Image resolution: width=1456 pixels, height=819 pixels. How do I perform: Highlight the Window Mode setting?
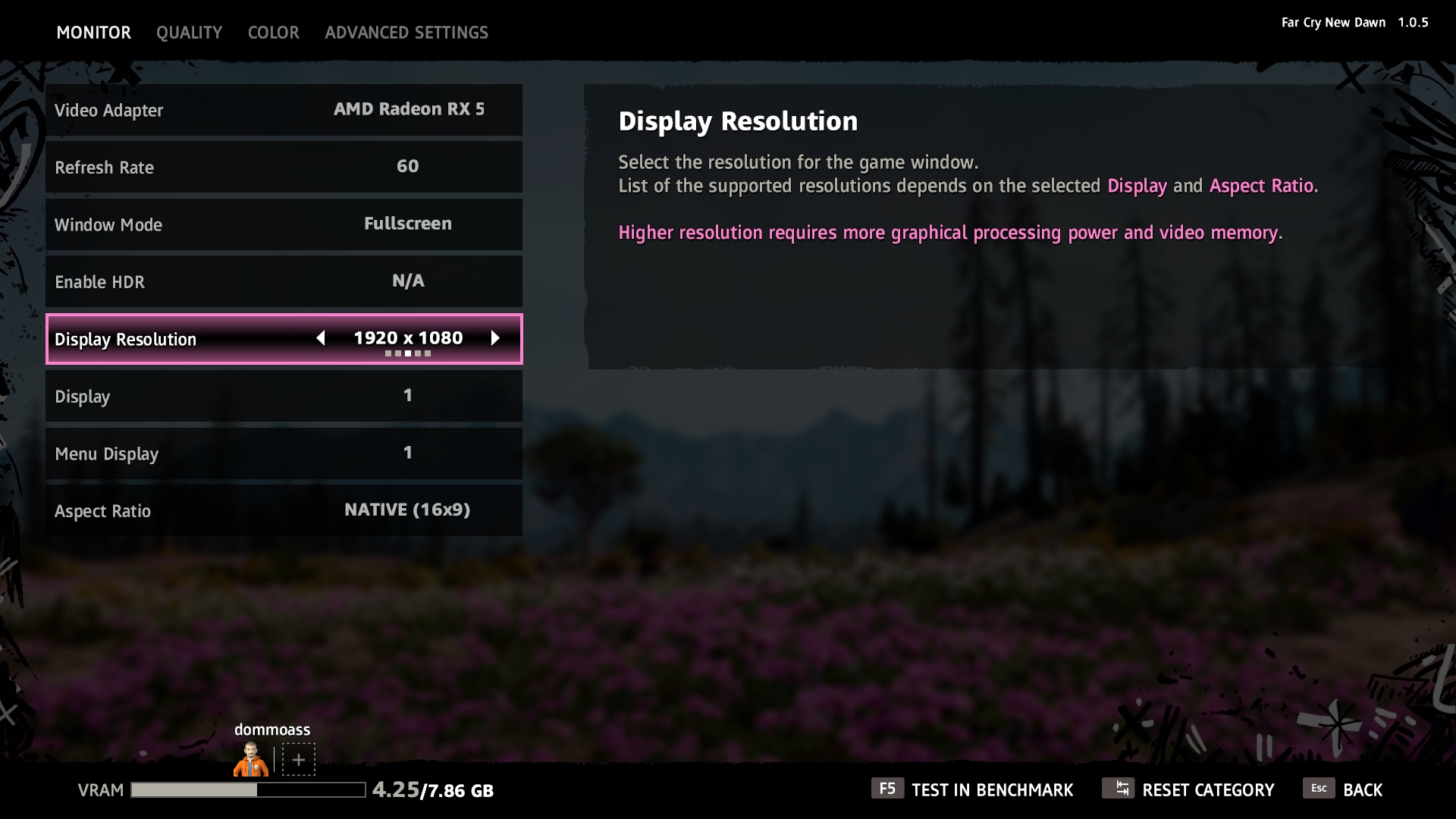[284, 224]
